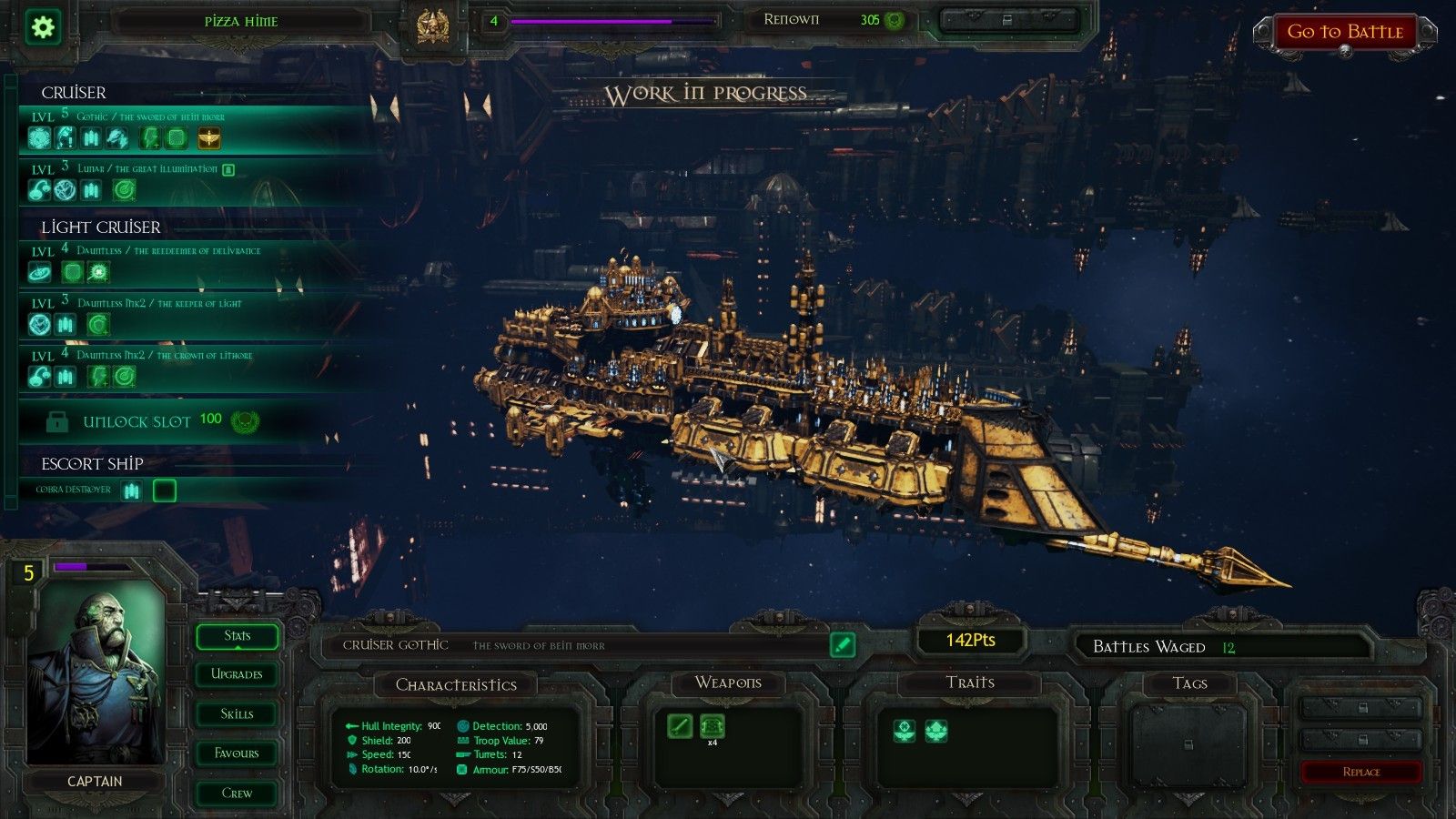
Task: Show the Skills tab
Action: pyautogui.click(x=237, y=714)
